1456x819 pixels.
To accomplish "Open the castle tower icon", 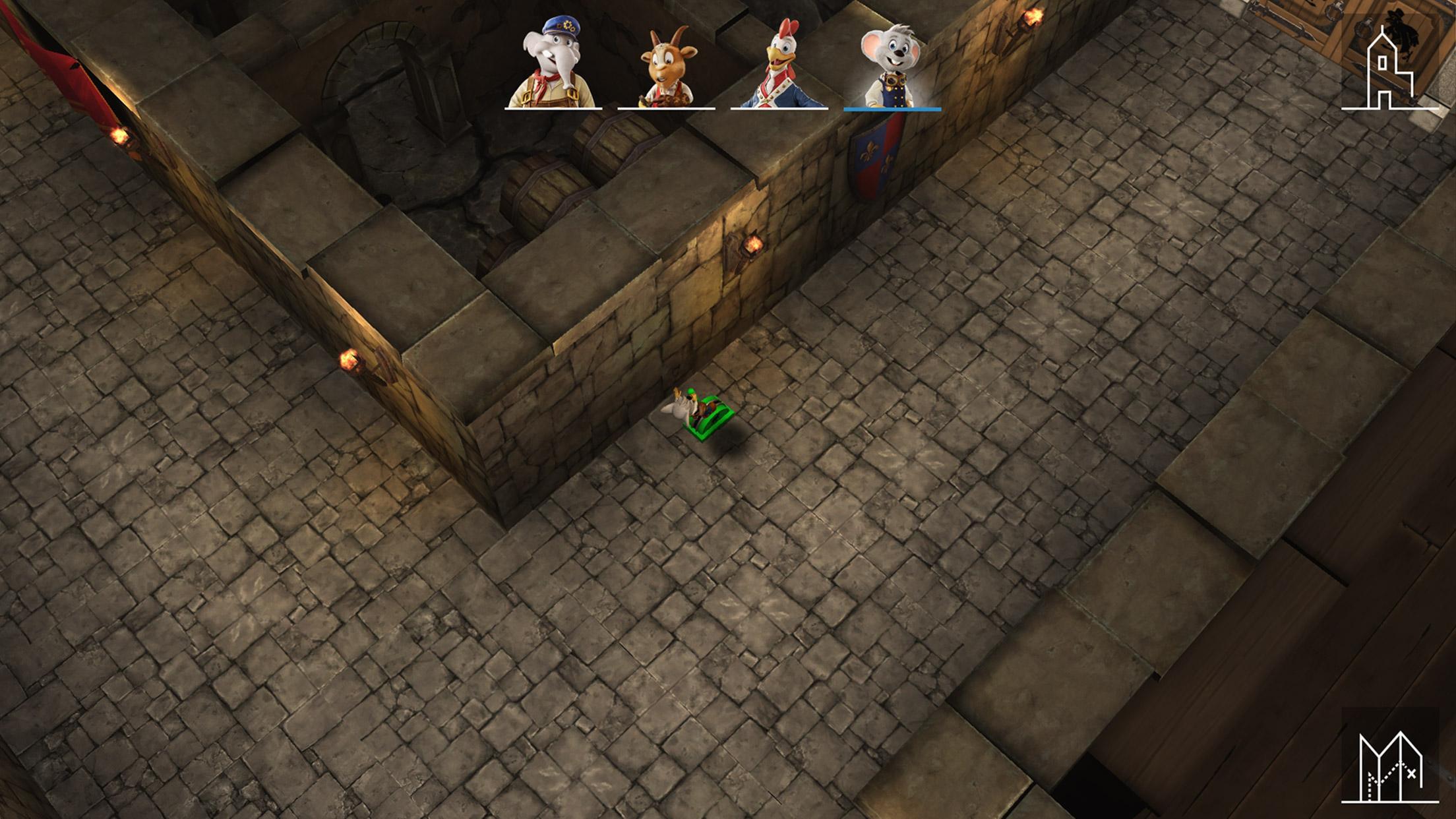I will [x=1389, y=70].
